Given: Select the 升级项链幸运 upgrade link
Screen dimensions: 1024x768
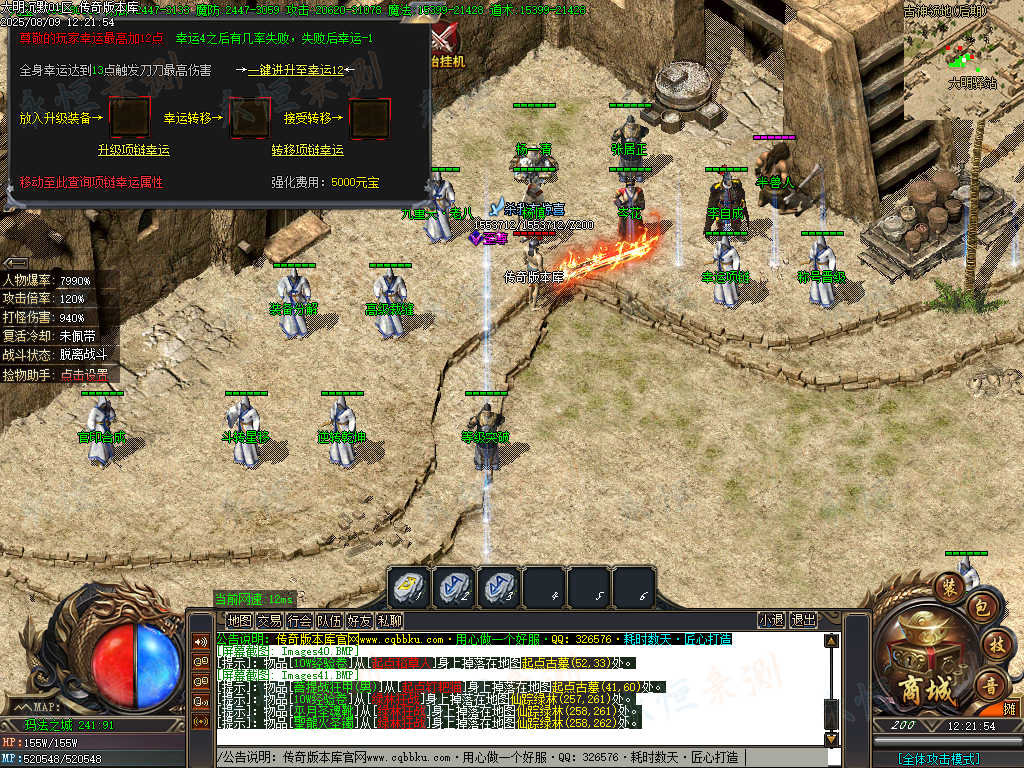Looking at the screenshot, I should 133,150.
